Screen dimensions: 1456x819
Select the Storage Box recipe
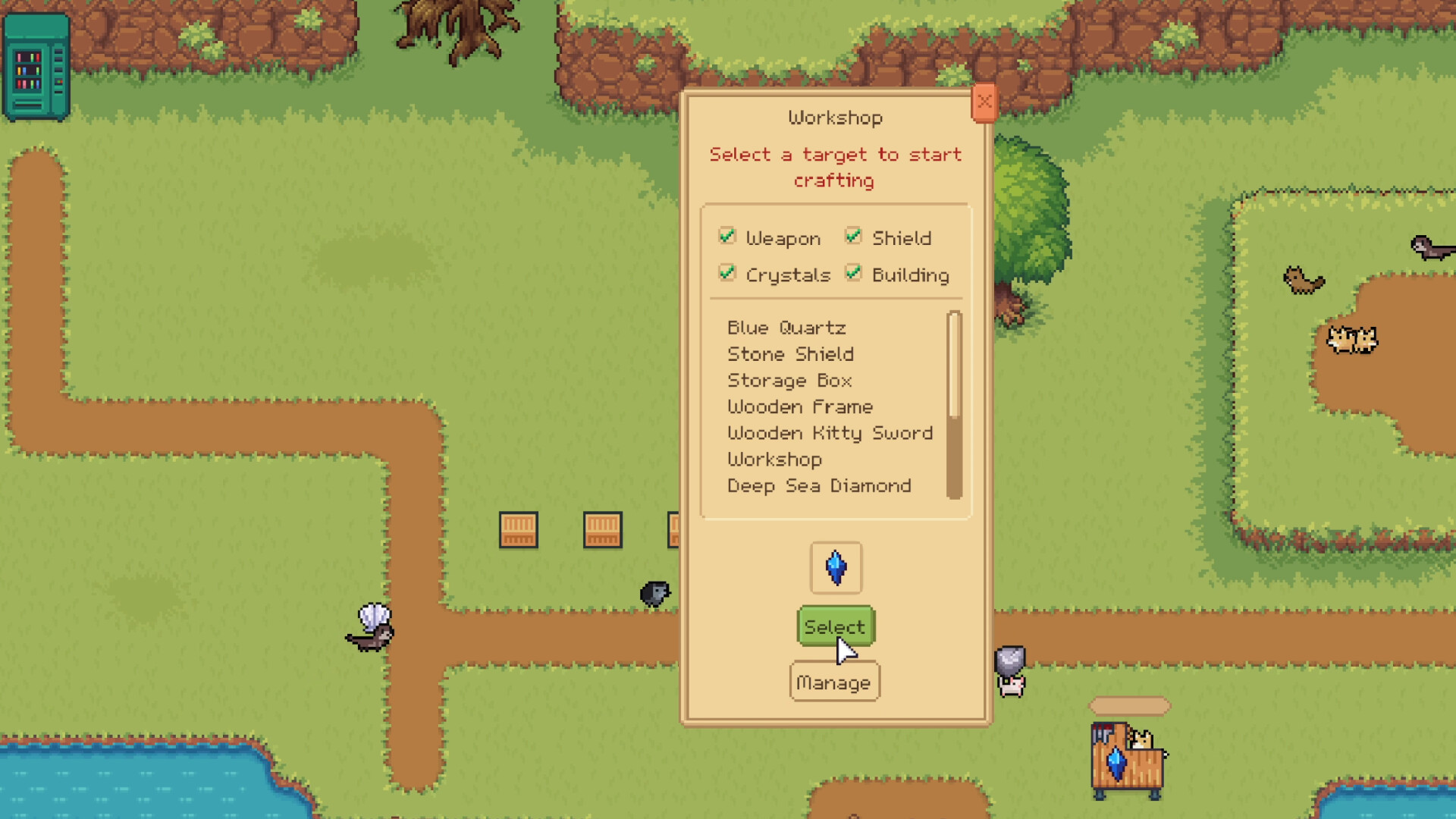pyautogui.click(x=790, y=380)
